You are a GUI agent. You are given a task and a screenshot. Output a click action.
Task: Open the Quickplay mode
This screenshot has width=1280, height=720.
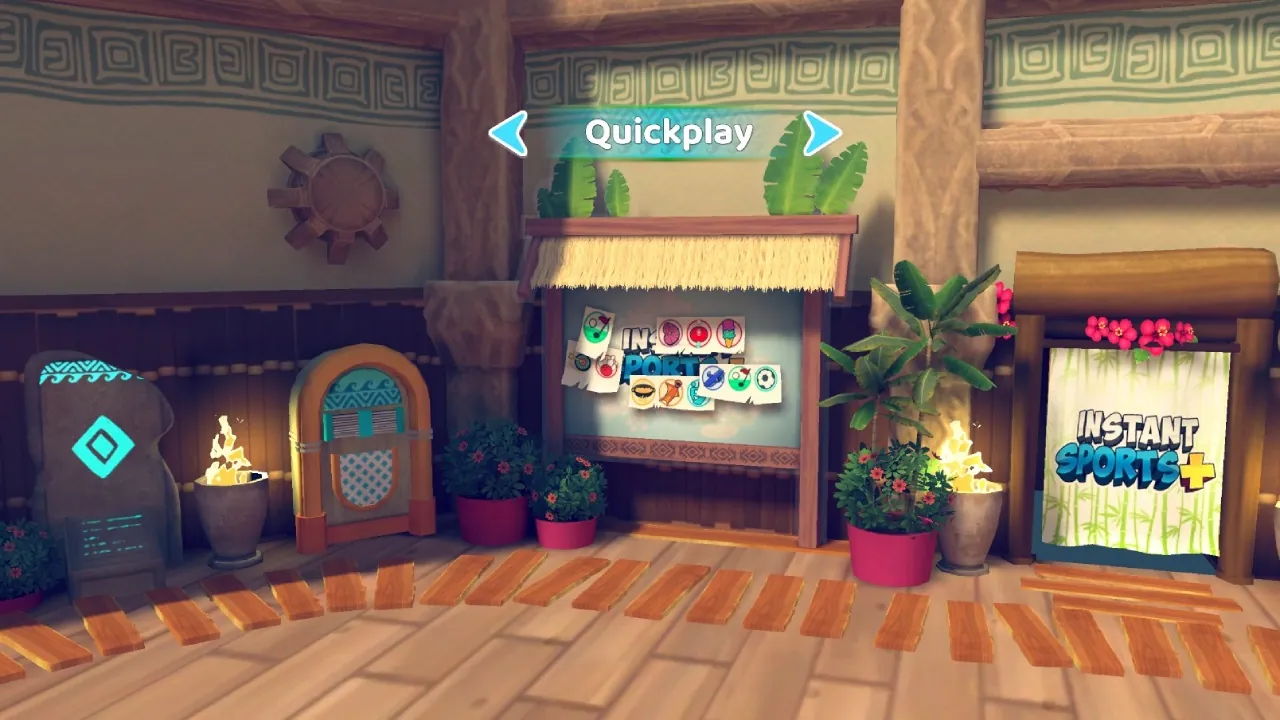coord(668,132)
